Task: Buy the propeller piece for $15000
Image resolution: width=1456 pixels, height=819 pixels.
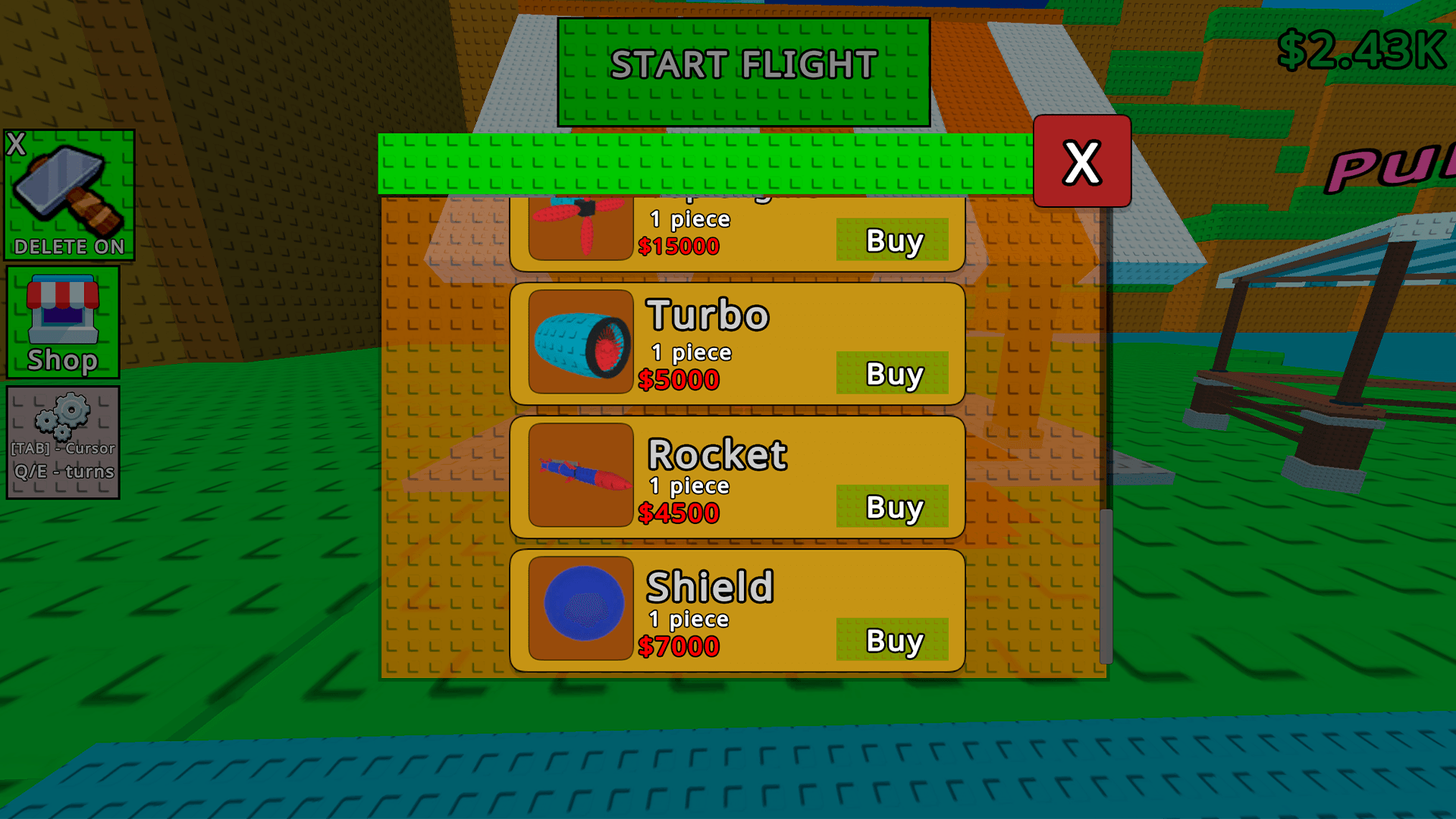Action: coord(893,240)
